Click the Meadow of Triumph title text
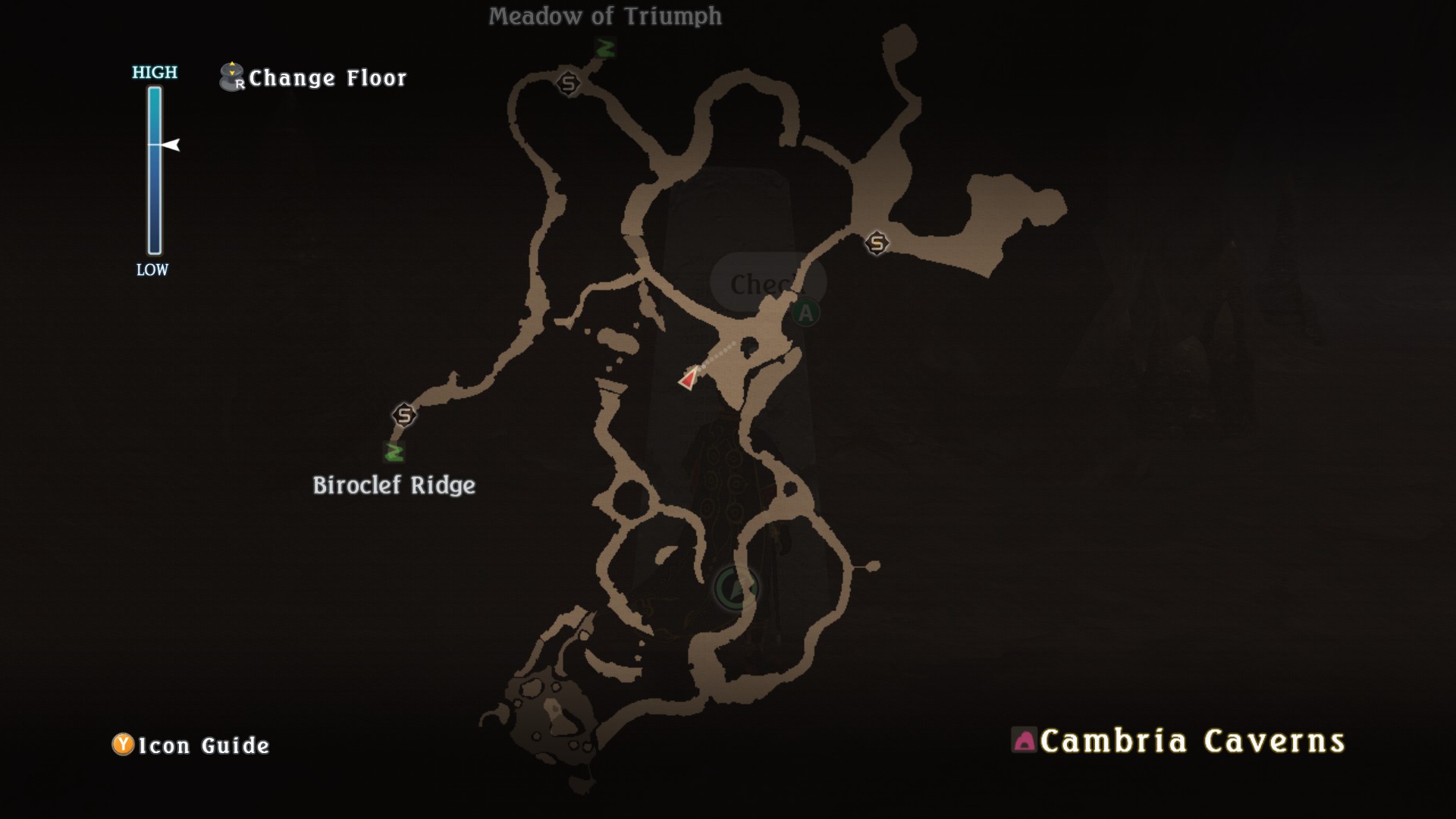 607,17
